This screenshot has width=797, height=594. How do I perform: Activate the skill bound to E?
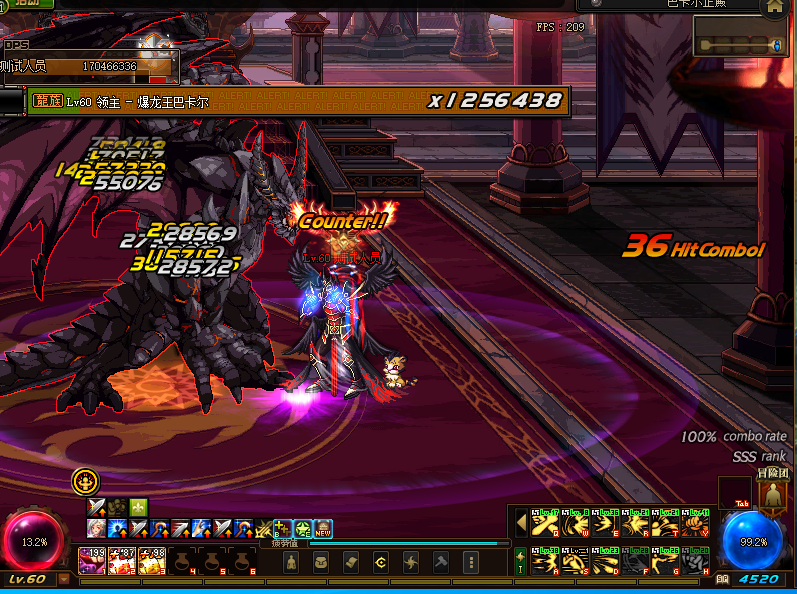tap(605, 523)
